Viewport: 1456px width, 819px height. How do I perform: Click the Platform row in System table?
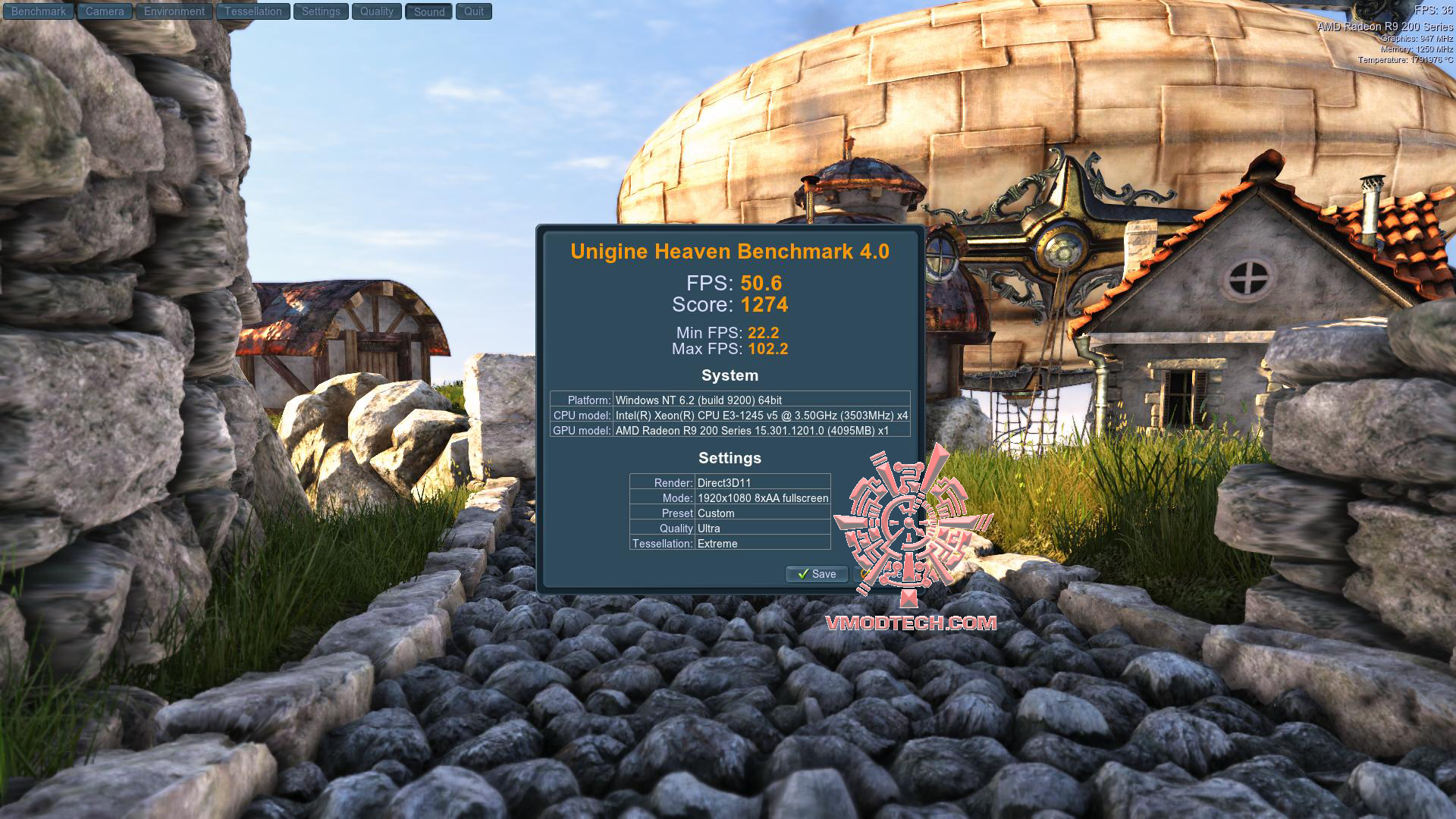pyautogui.click(x=730, y=400)
